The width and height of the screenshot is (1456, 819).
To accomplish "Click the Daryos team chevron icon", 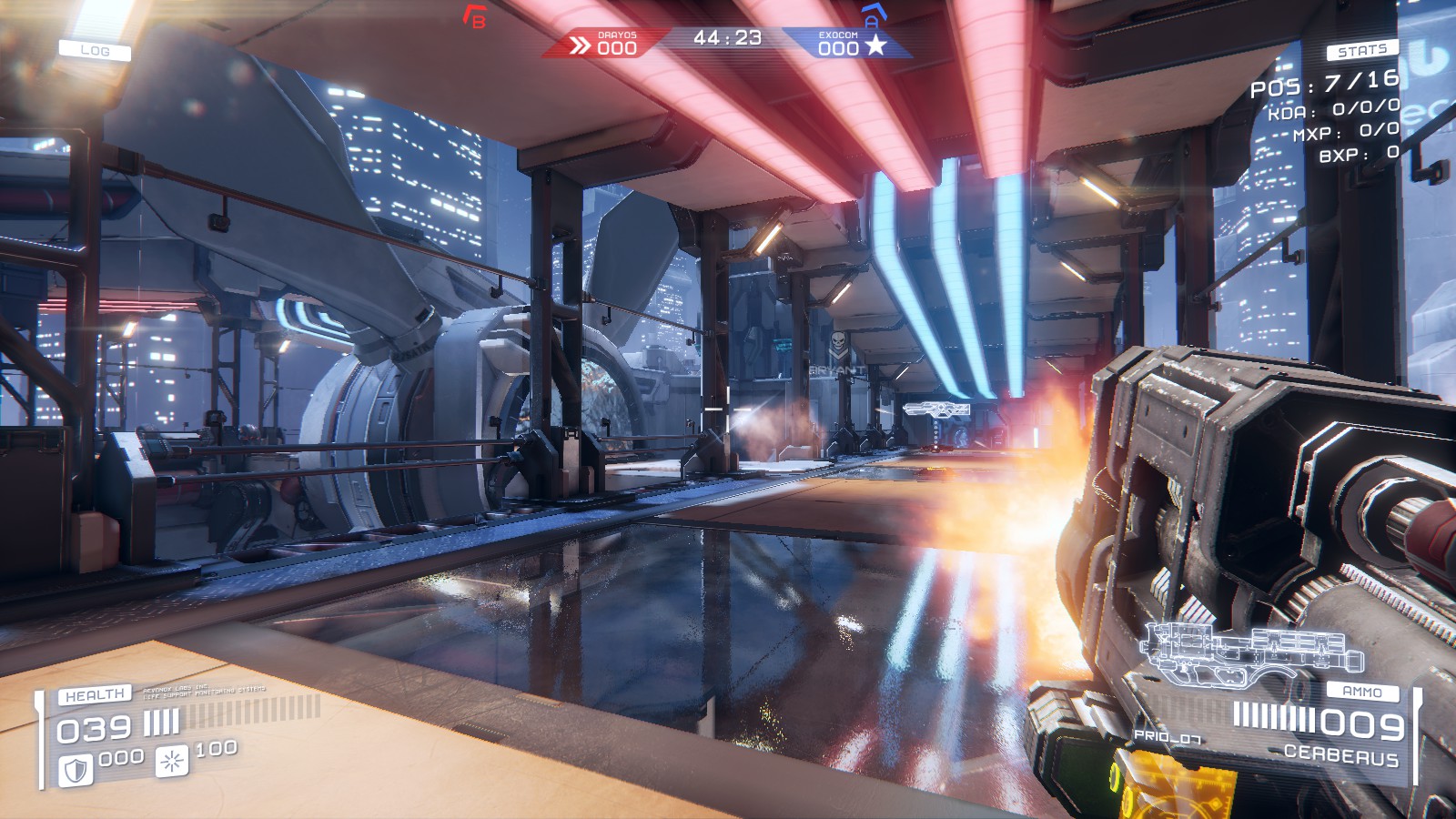I will pyautogui.click(x=580, y=45).
